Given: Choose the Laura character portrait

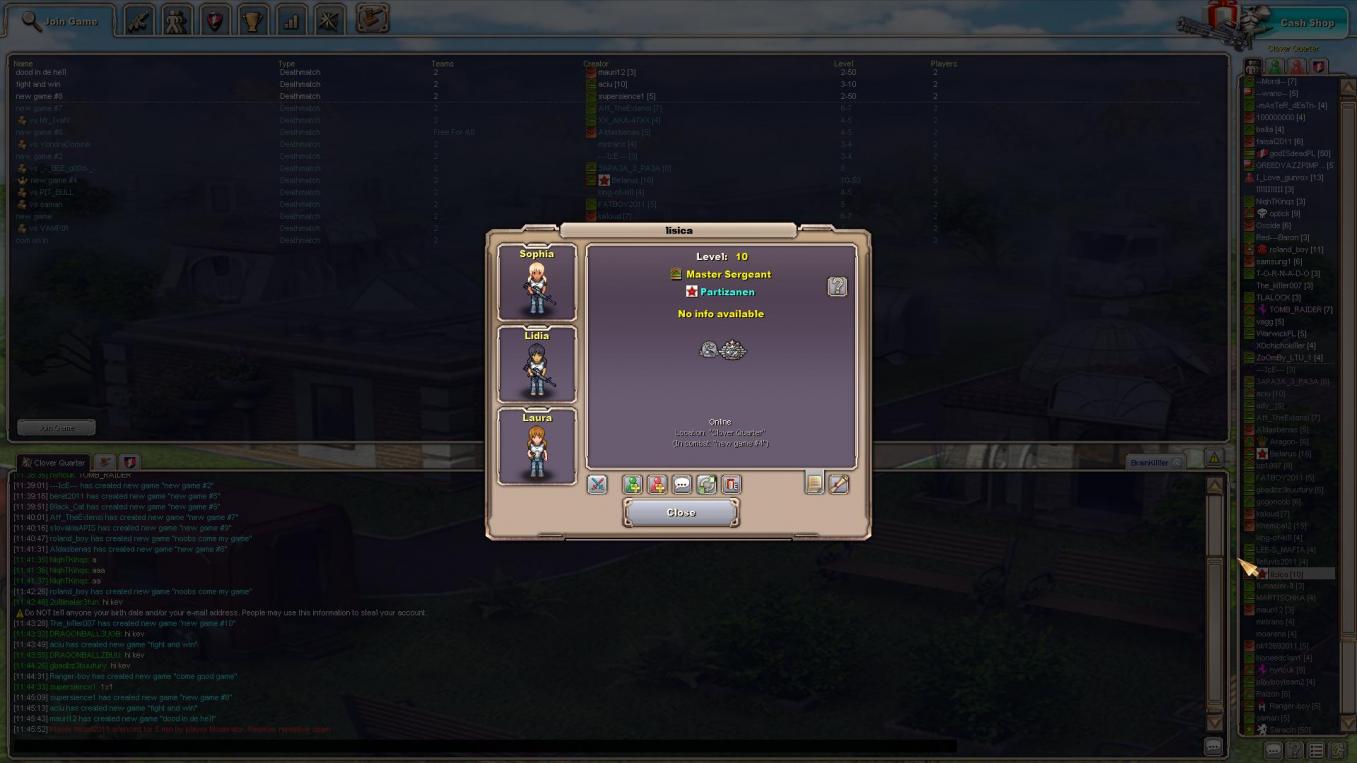Looking at the screenshot, I should (537, 446).
